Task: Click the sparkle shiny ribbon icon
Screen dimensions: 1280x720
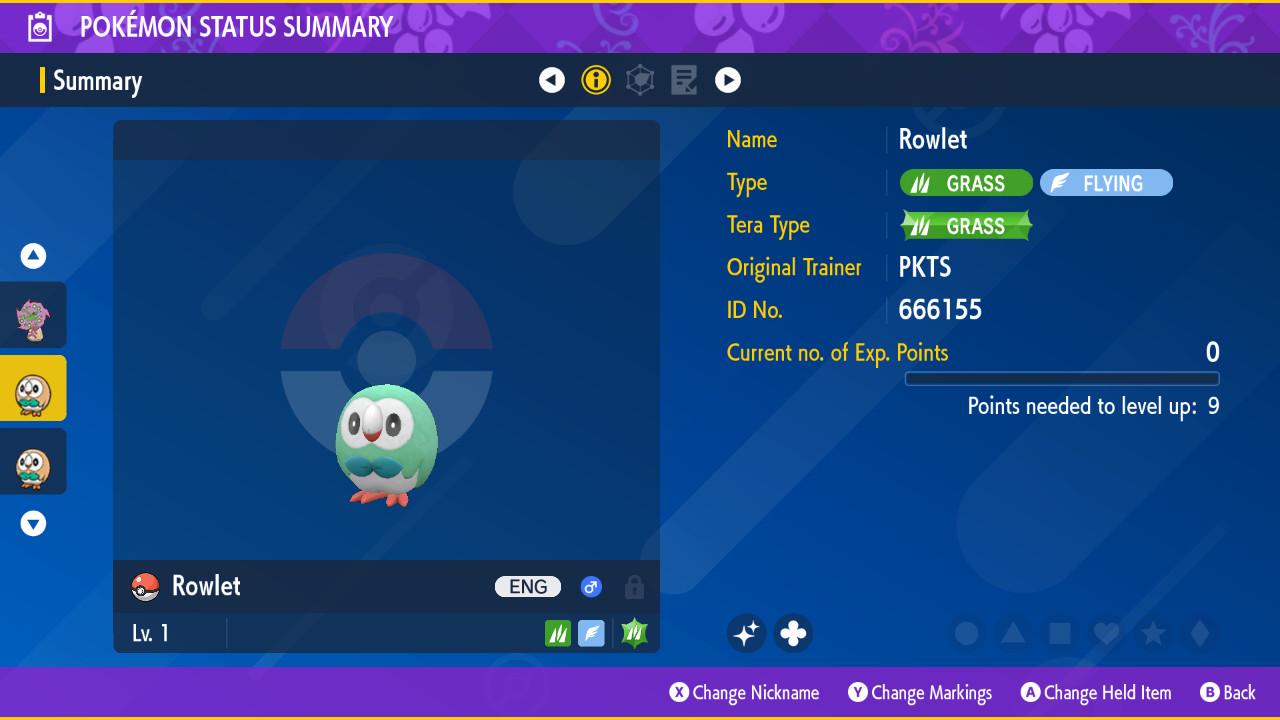Action: (746, 633)
